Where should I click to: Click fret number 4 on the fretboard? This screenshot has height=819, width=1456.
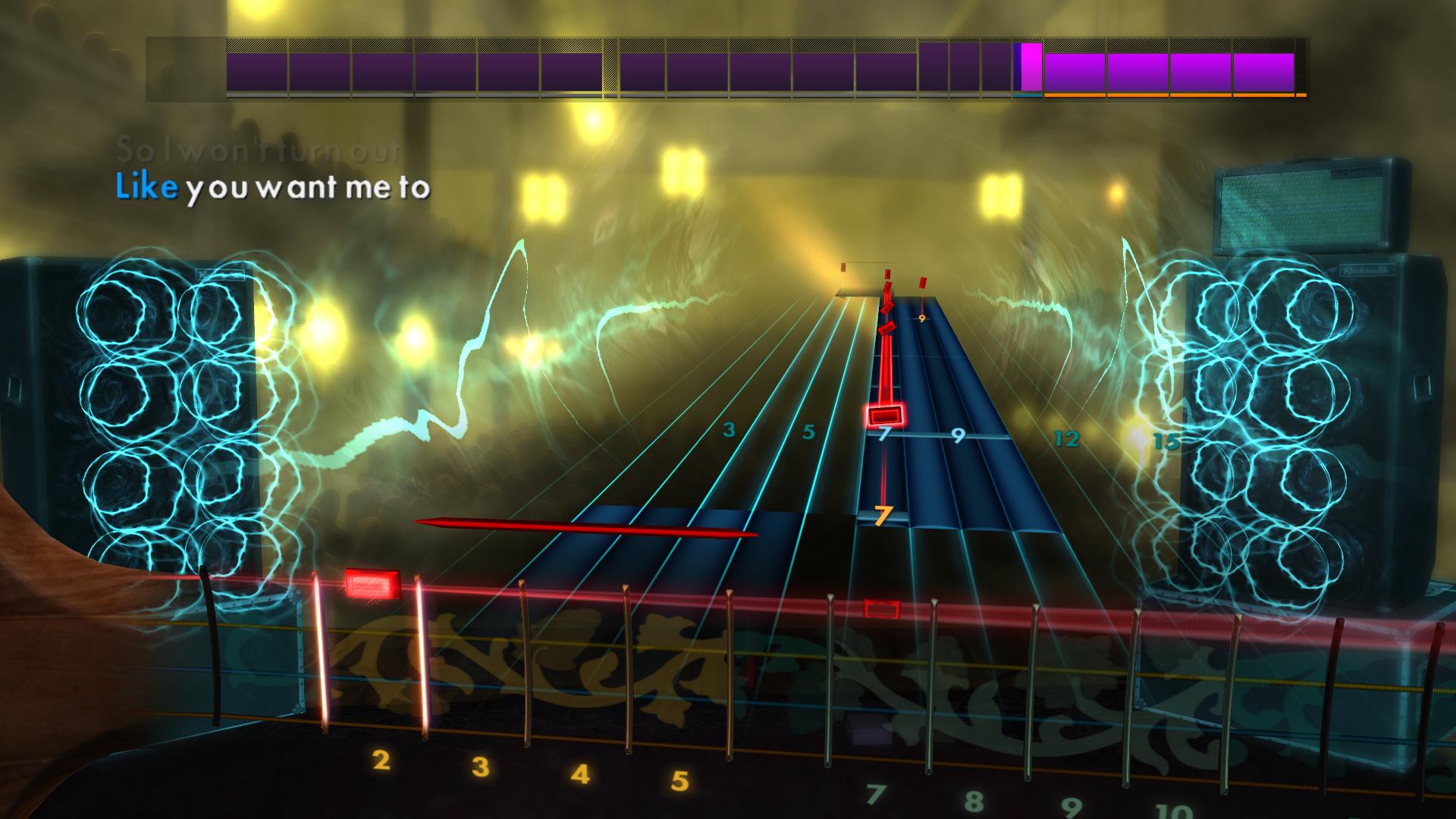point(581,773)
